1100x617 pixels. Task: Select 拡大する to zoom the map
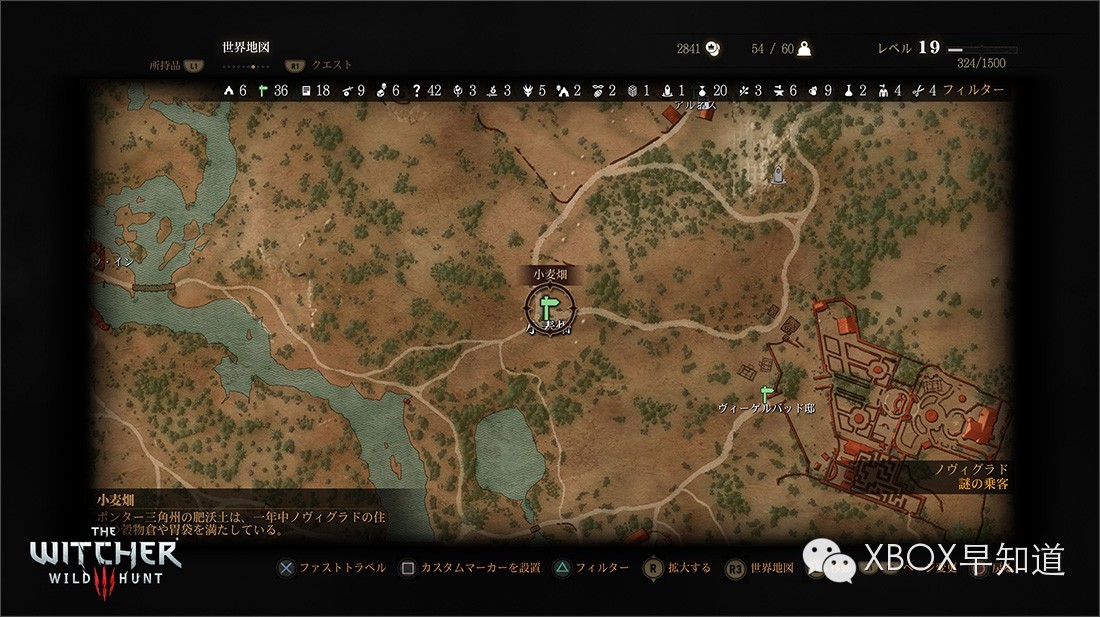tap(676, 568)
